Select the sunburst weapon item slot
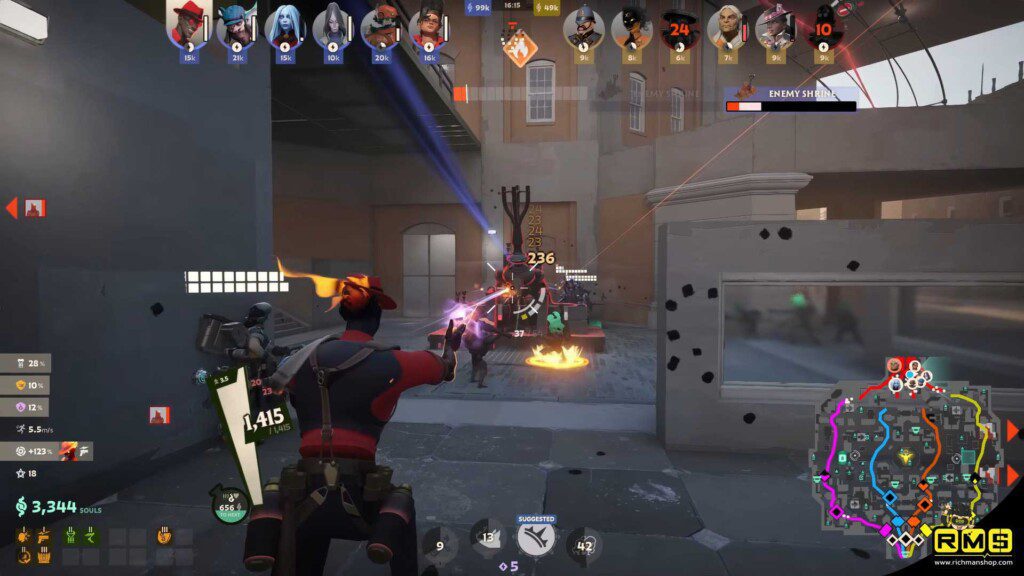Image resolution: width=1024 pixels, height=576 pixels. pyautogui.click(x=23, y=536)
